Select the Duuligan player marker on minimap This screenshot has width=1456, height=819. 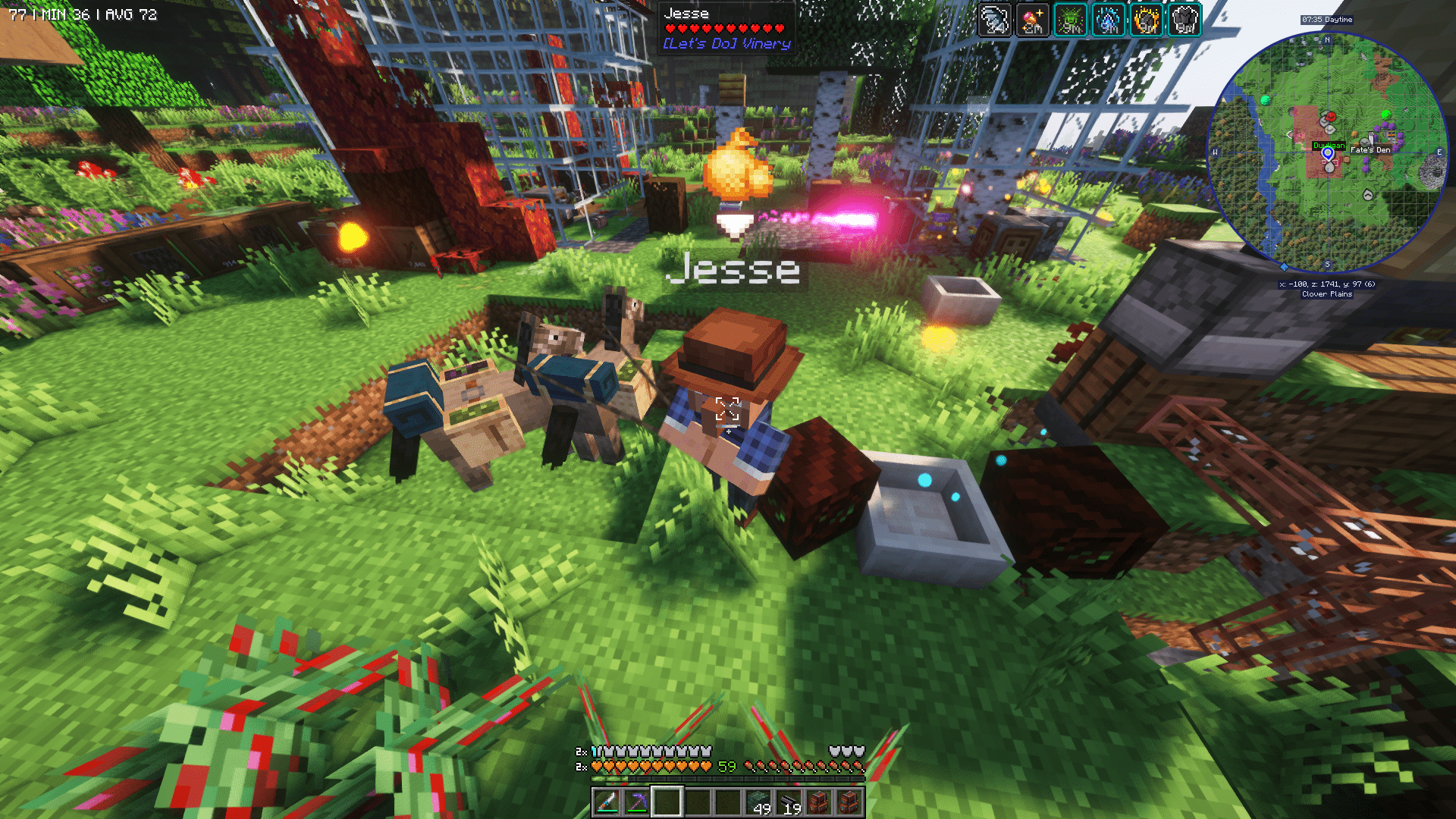[1328, 153]
